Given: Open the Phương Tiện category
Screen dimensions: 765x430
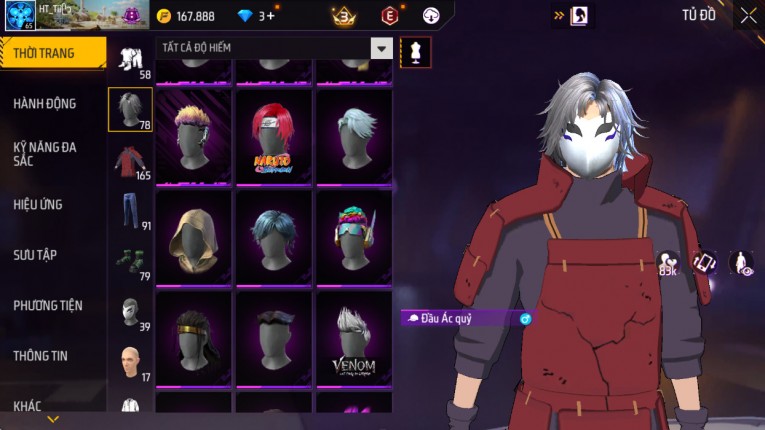Looking at the screenshot, I should (x=48, y=305).
